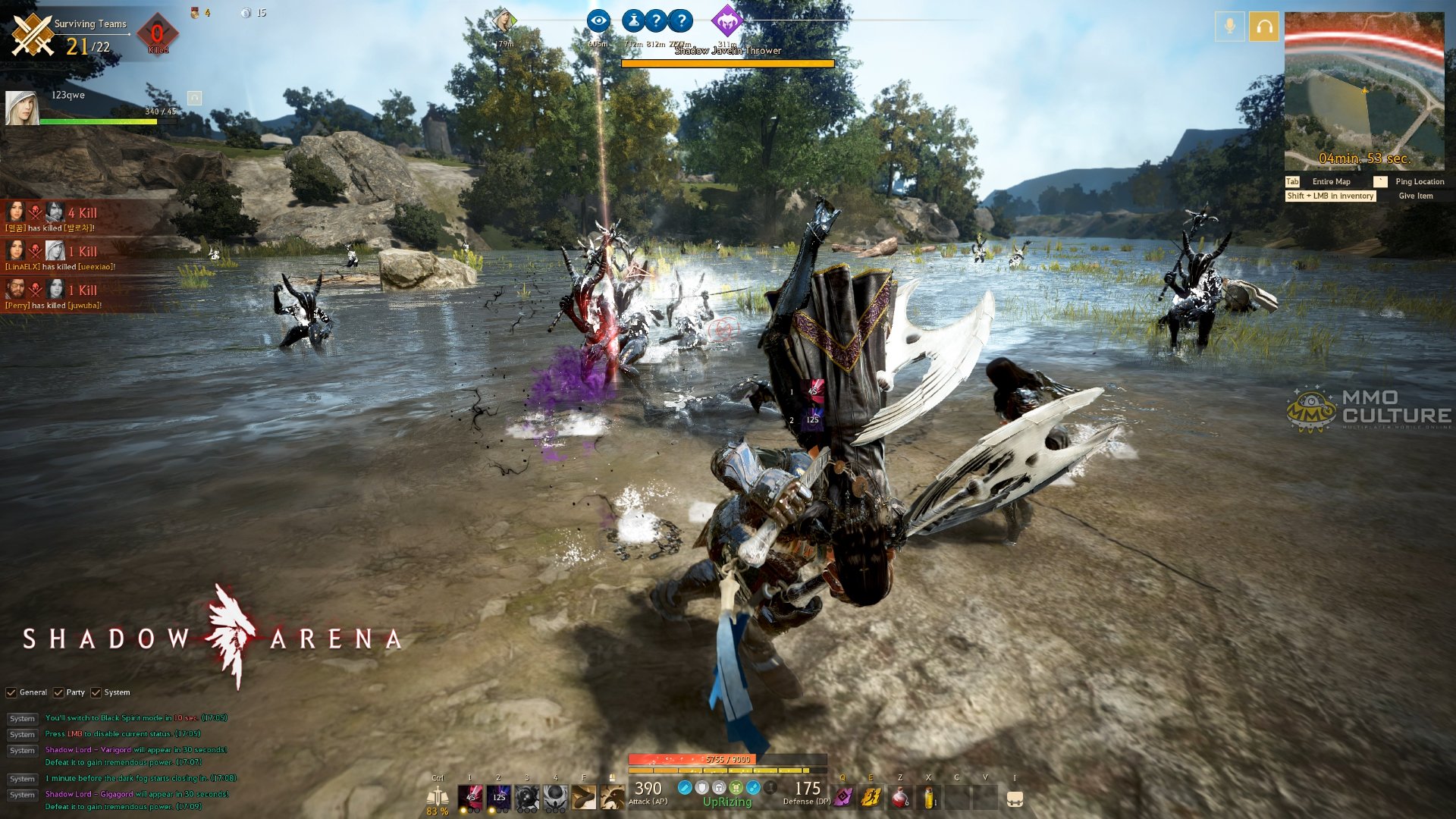Use the orange running figure item

point(871,797)
